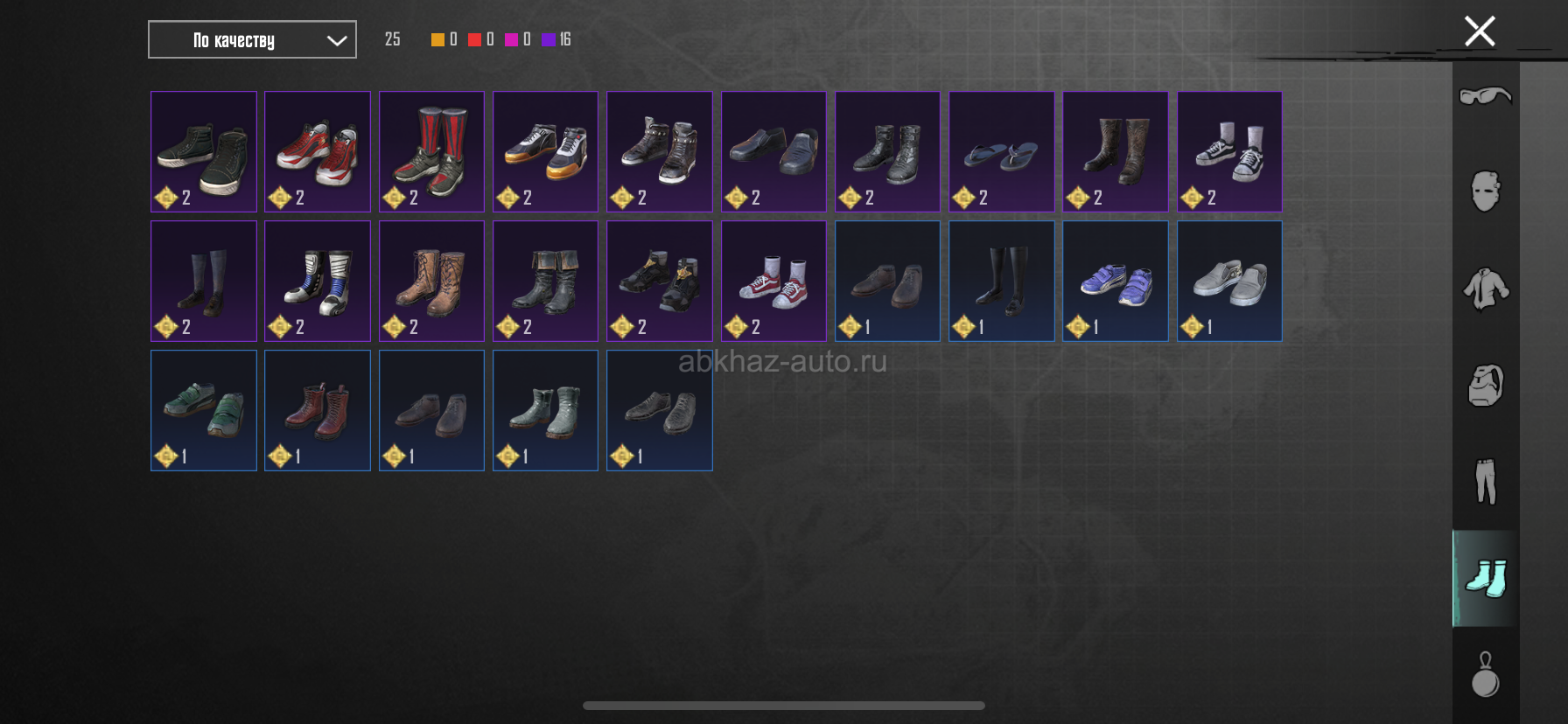
Task: Choose the grey slip-on shoes
Action: click(x=1229, y=281)
